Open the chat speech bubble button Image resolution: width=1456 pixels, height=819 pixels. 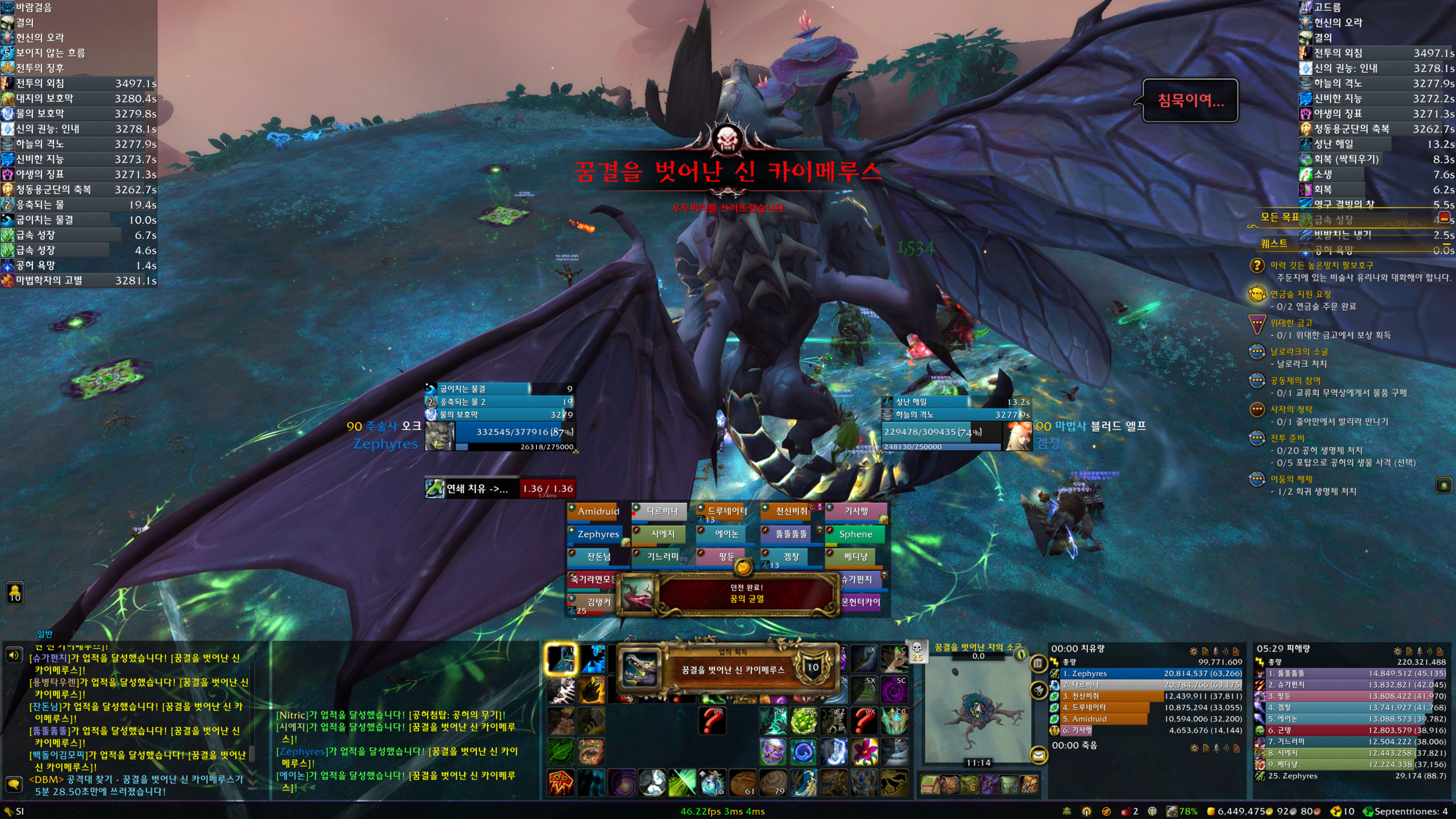14,784
